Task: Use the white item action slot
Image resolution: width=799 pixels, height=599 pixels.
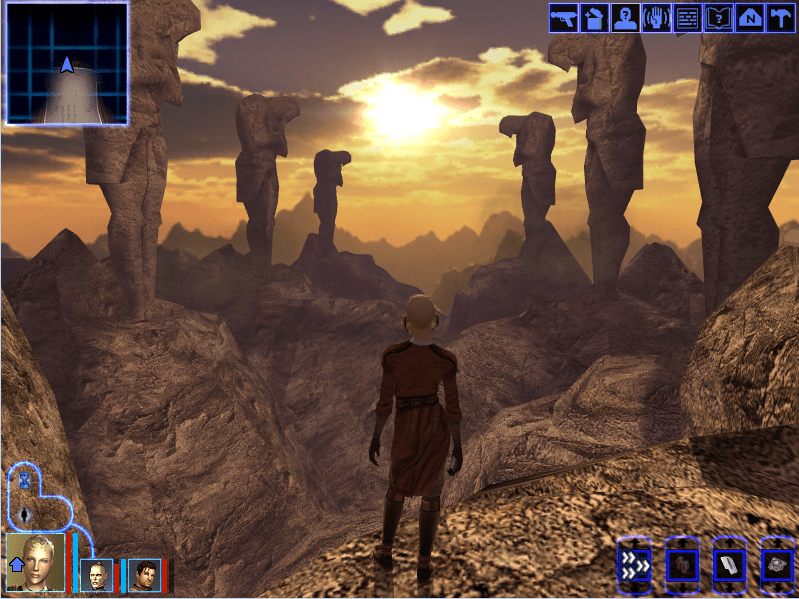Action: (x=728, y=566)
